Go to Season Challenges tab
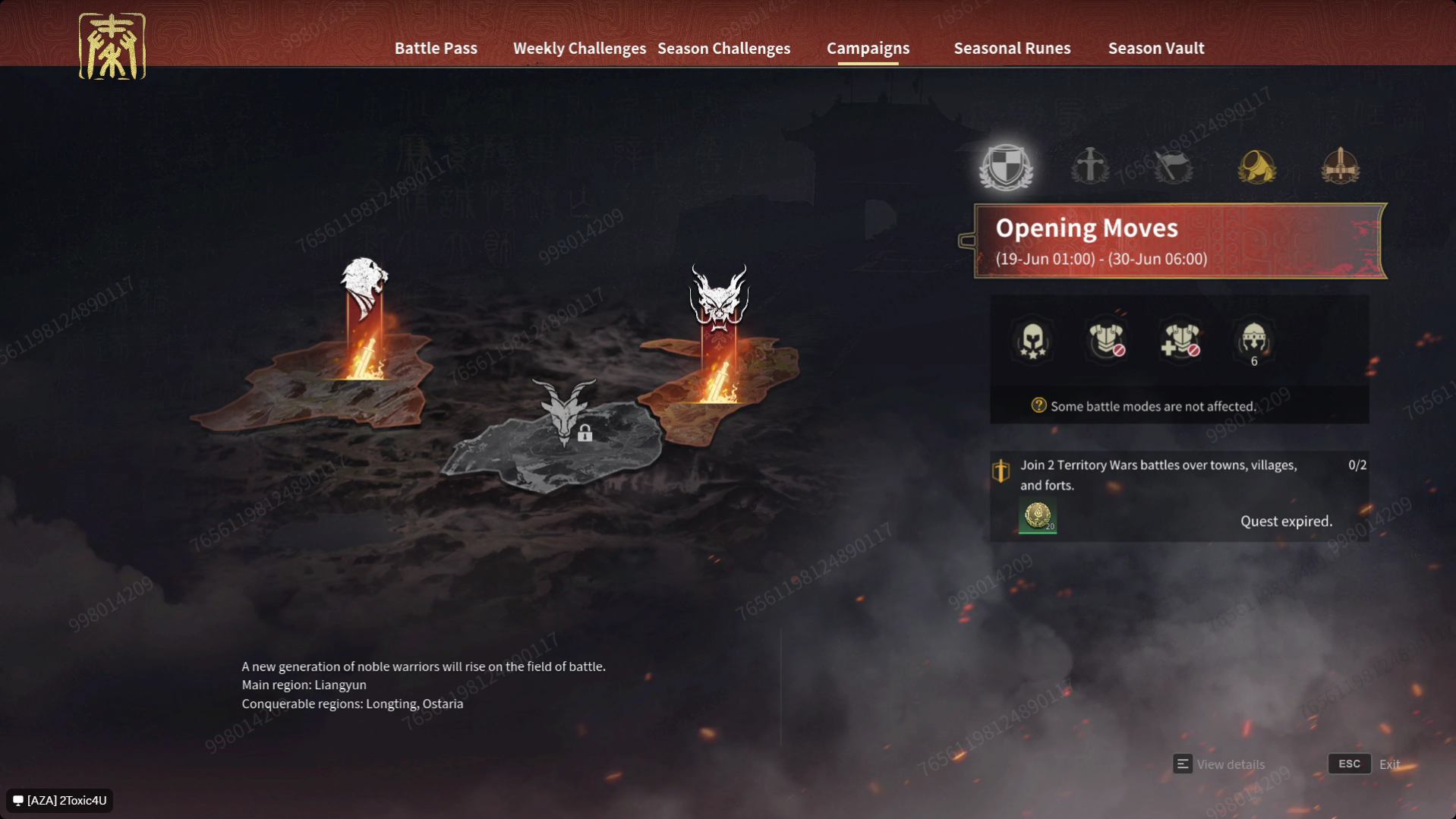1456x819 pixels. [x=723, y=48]
